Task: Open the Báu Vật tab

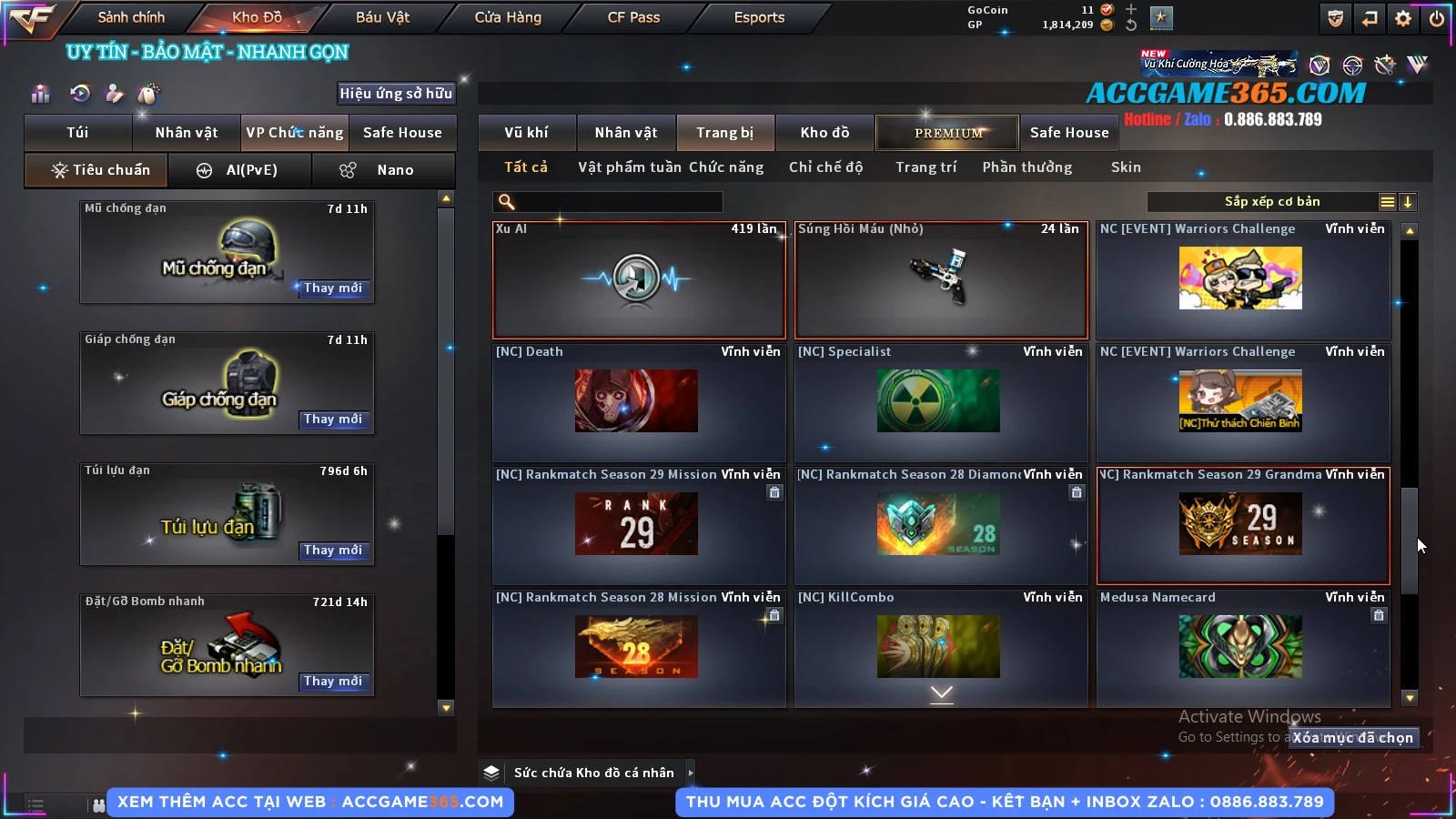Action: point(382,17)
